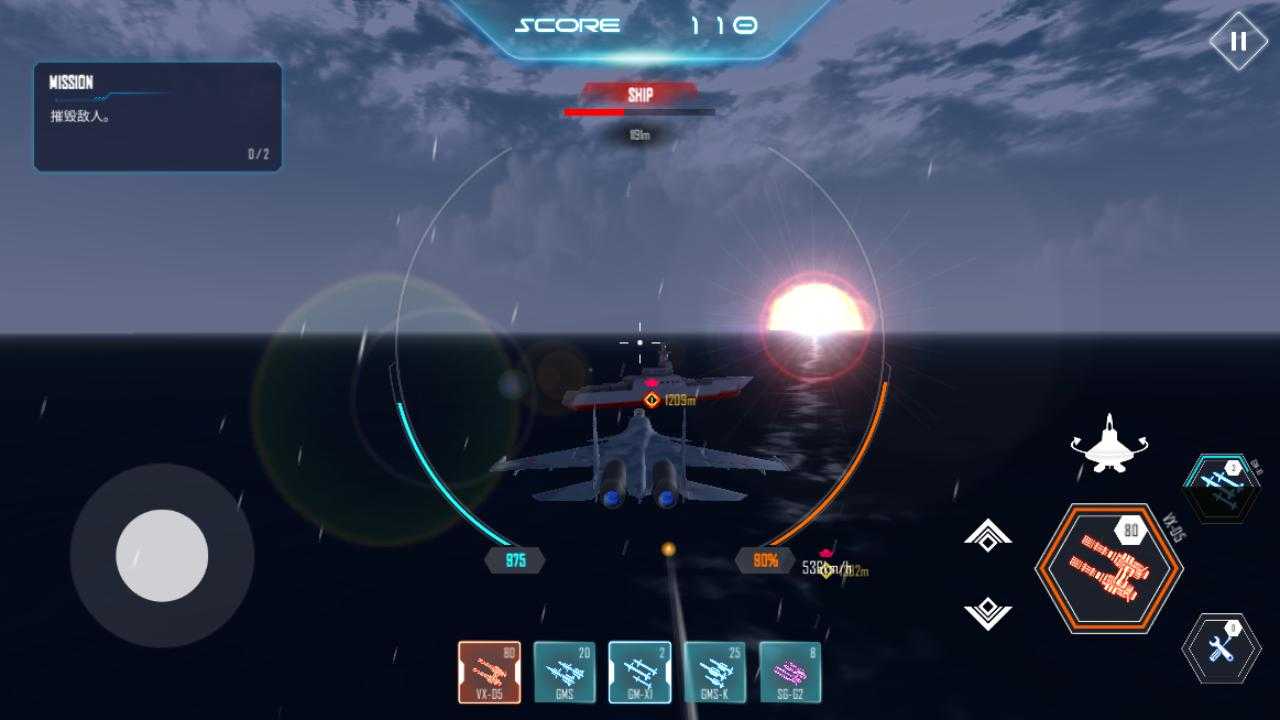Switch to the GMS missile slot
The height and width of the screenshot is (720, 1280).
[564, 672]
